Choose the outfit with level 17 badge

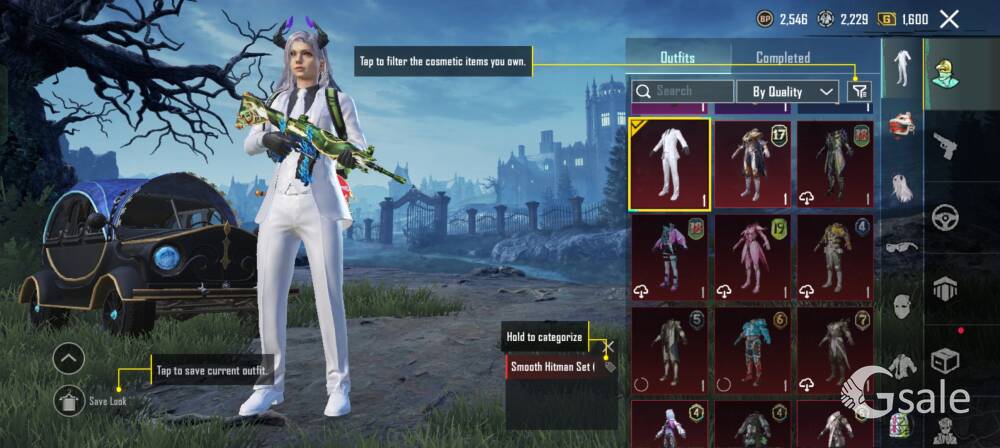(752, 164)
